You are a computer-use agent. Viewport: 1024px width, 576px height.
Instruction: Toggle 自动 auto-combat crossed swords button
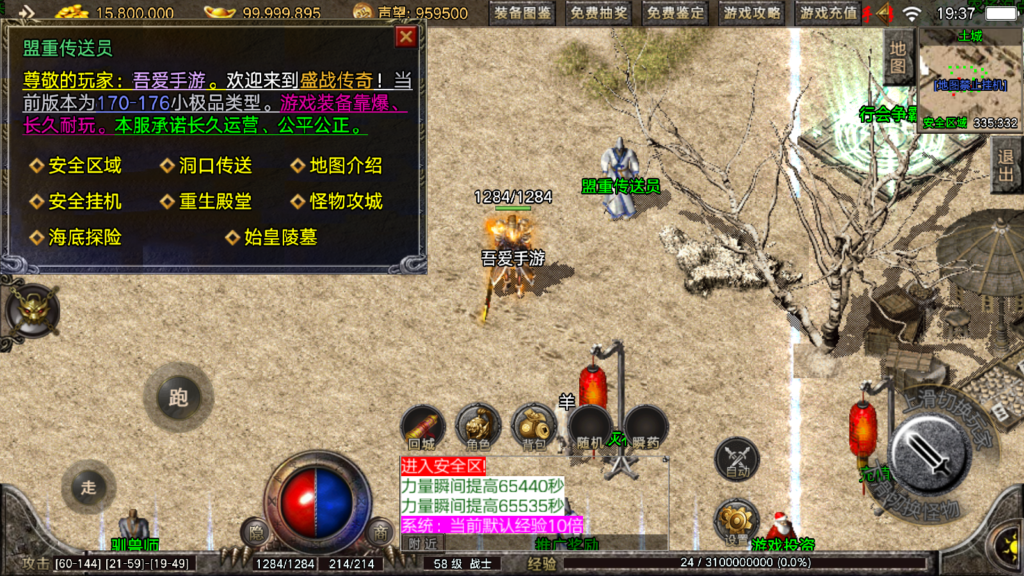click(x=737, y=461)
